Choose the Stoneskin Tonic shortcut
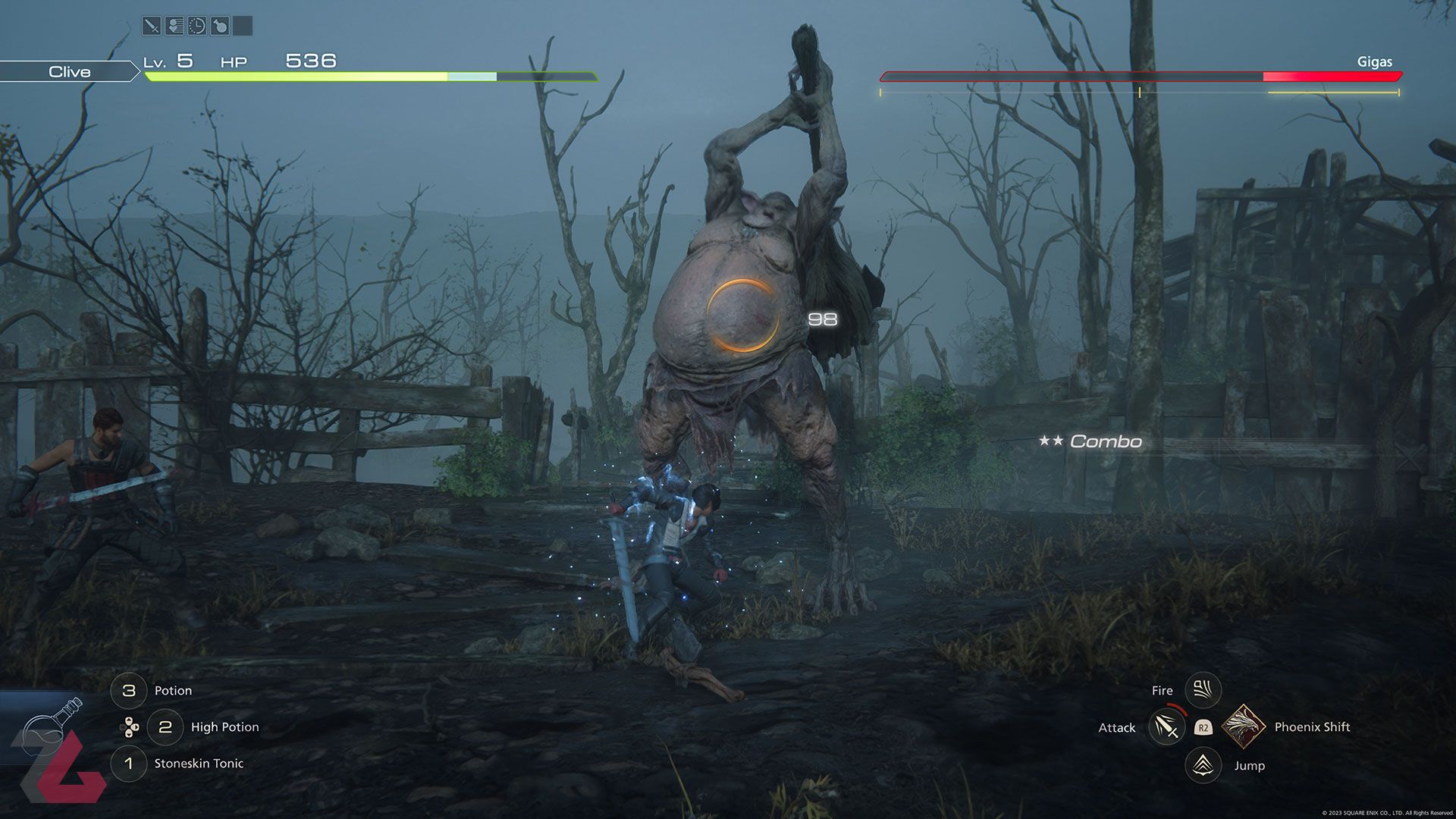Viewport: 1456px width, 819px height. click(x=129, y=764)
